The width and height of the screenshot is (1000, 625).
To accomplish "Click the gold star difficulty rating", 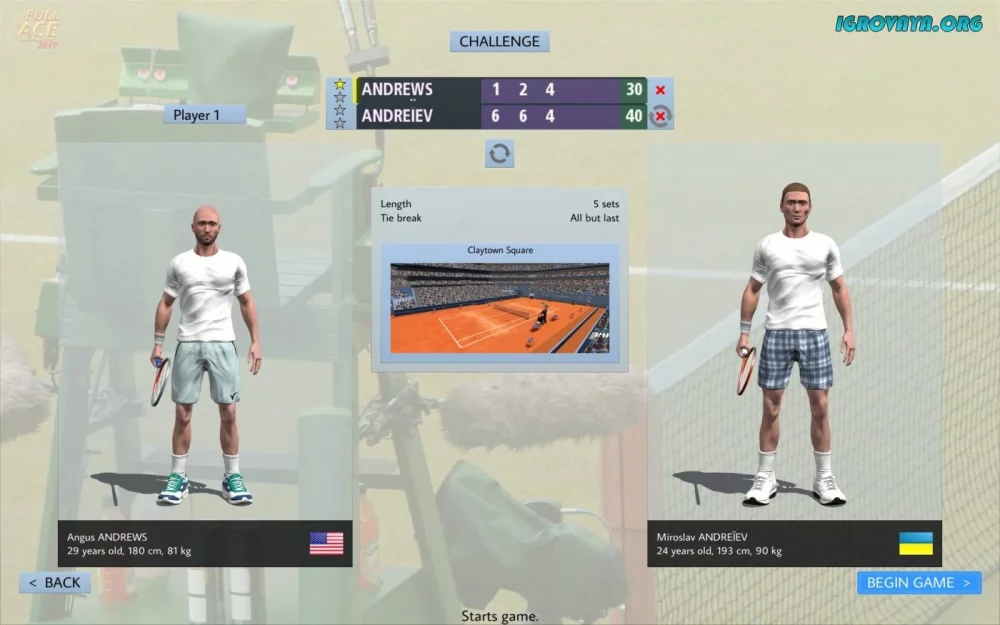I will [x=340, y=85].
